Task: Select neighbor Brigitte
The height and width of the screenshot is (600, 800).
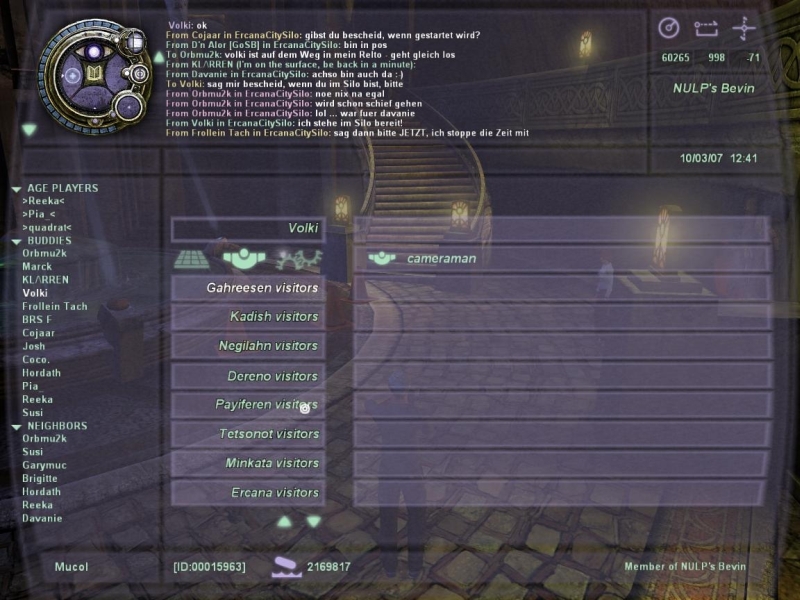Action: tap(41, 478)
